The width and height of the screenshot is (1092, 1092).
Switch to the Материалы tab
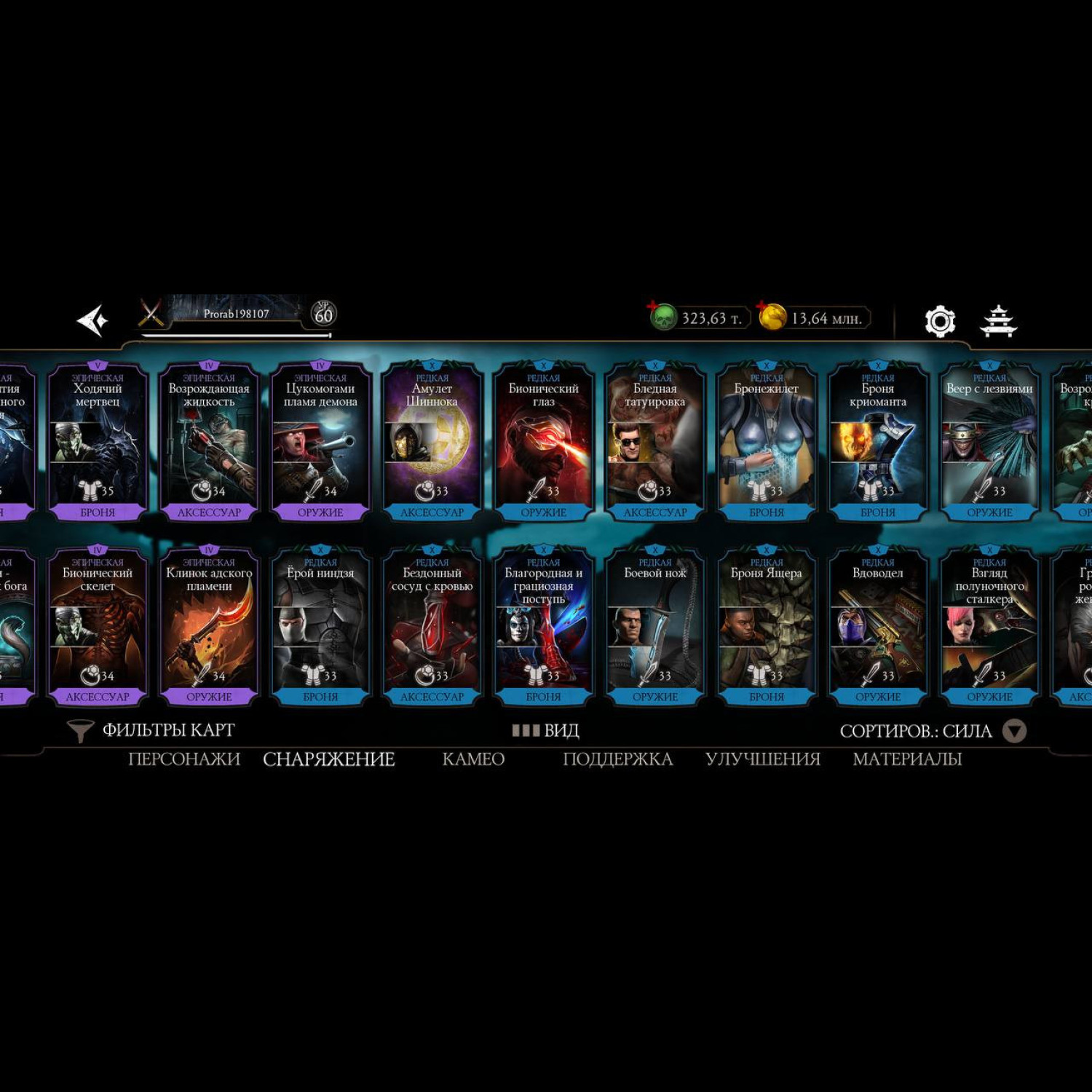tap(907, 759)
